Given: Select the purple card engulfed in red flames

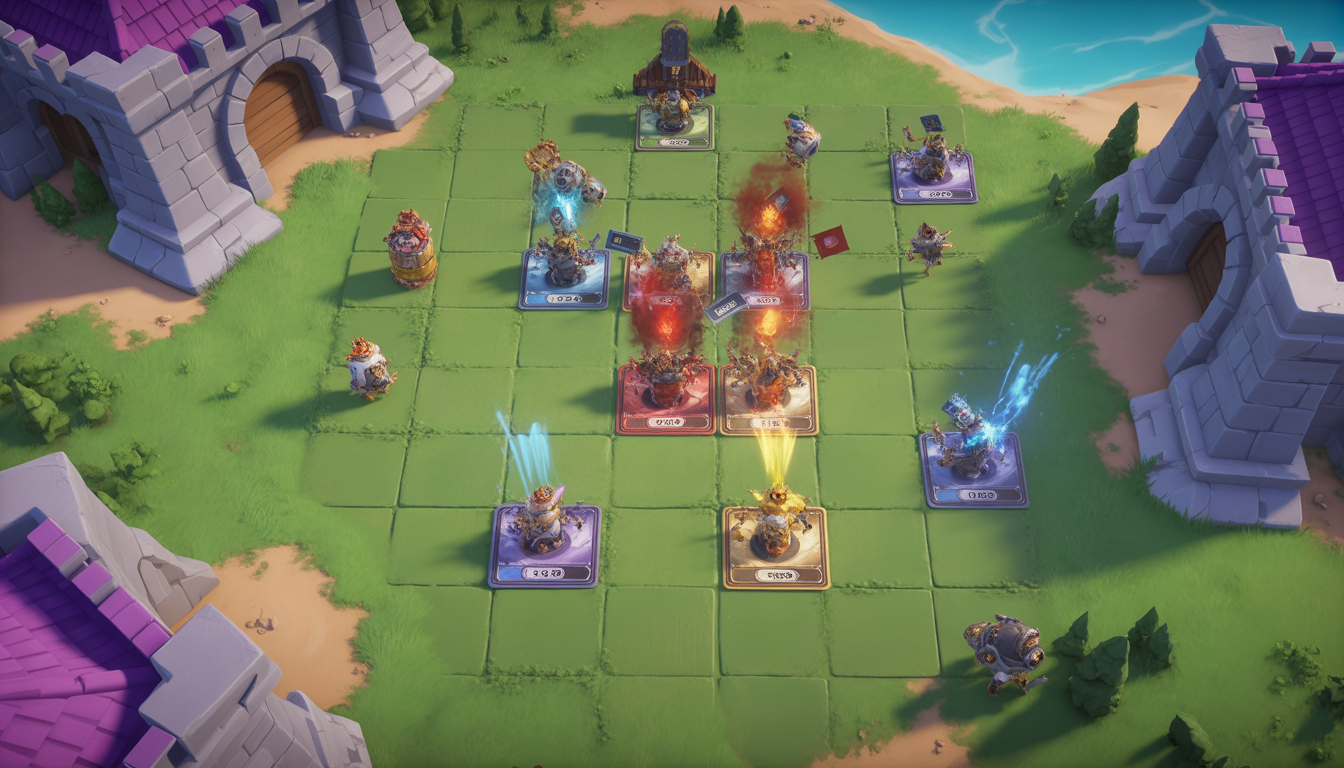Looking at the screenshot, I should [x=765, y=281].
